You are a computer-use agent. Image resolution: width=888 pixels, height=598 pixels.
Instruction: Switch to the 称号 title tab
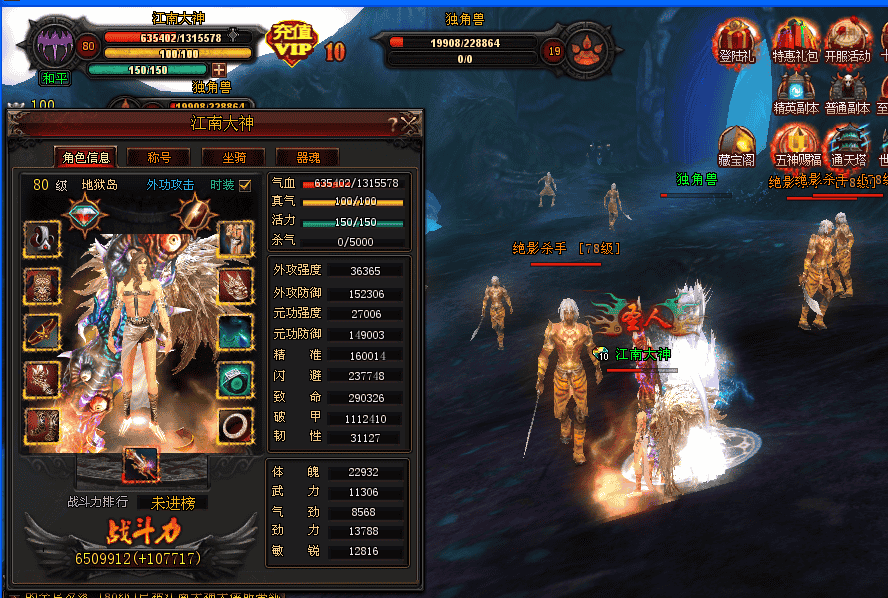159,157
